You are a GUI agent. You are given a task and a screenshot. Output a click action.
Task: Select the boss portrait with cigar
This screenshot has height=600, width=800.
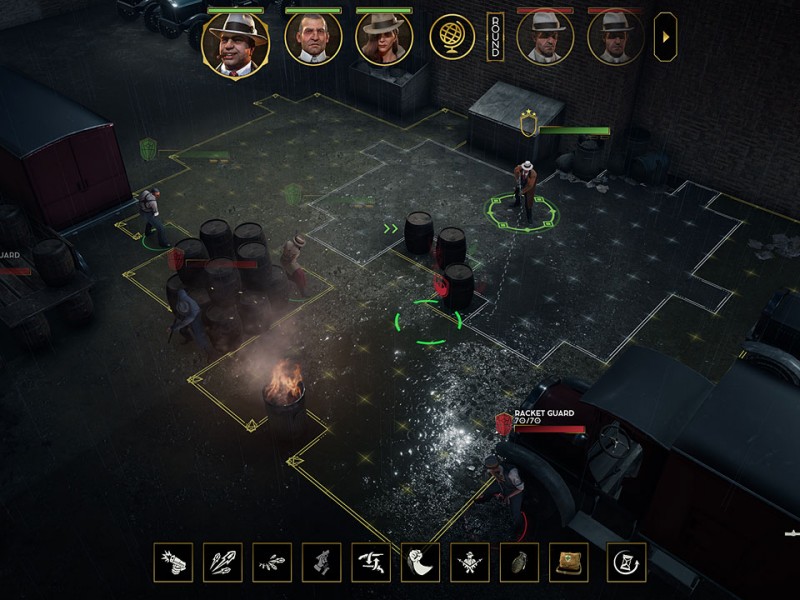tap(235, 43)
